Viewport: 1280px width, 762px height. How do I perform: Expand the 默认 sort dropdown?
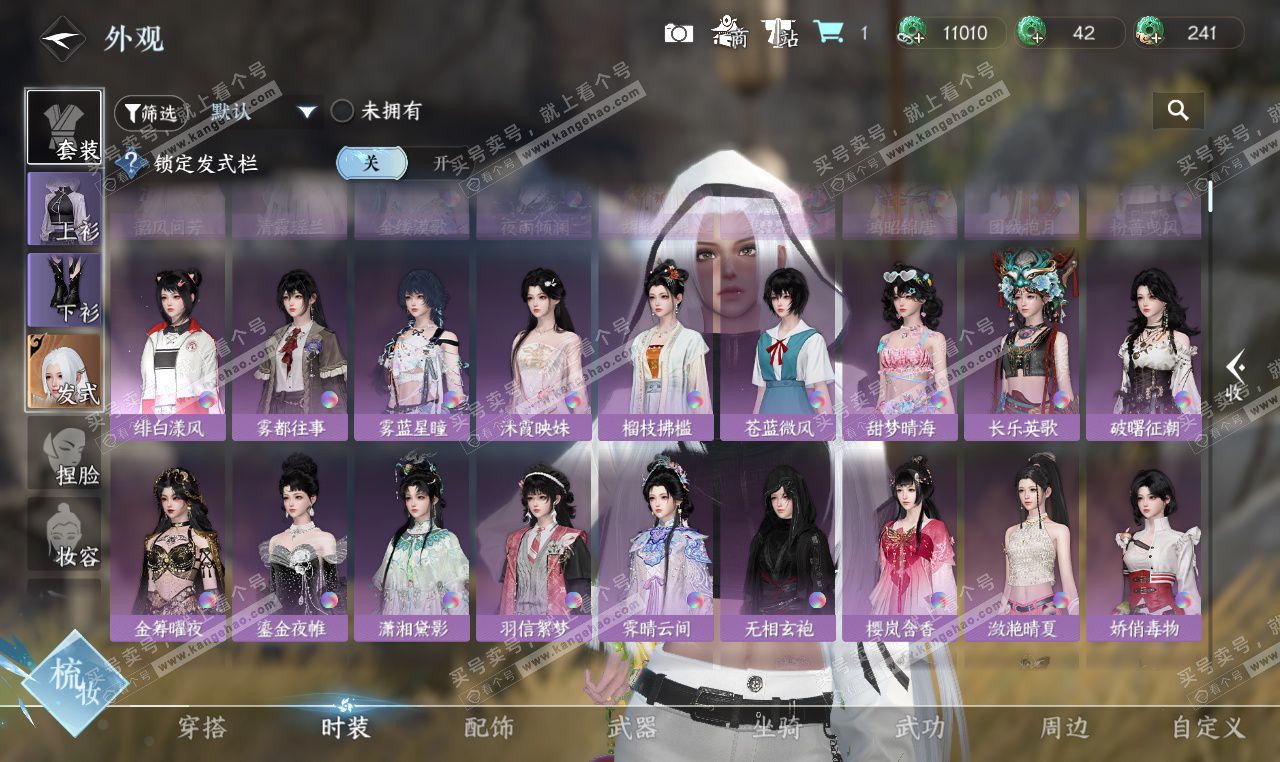point(307,112)
